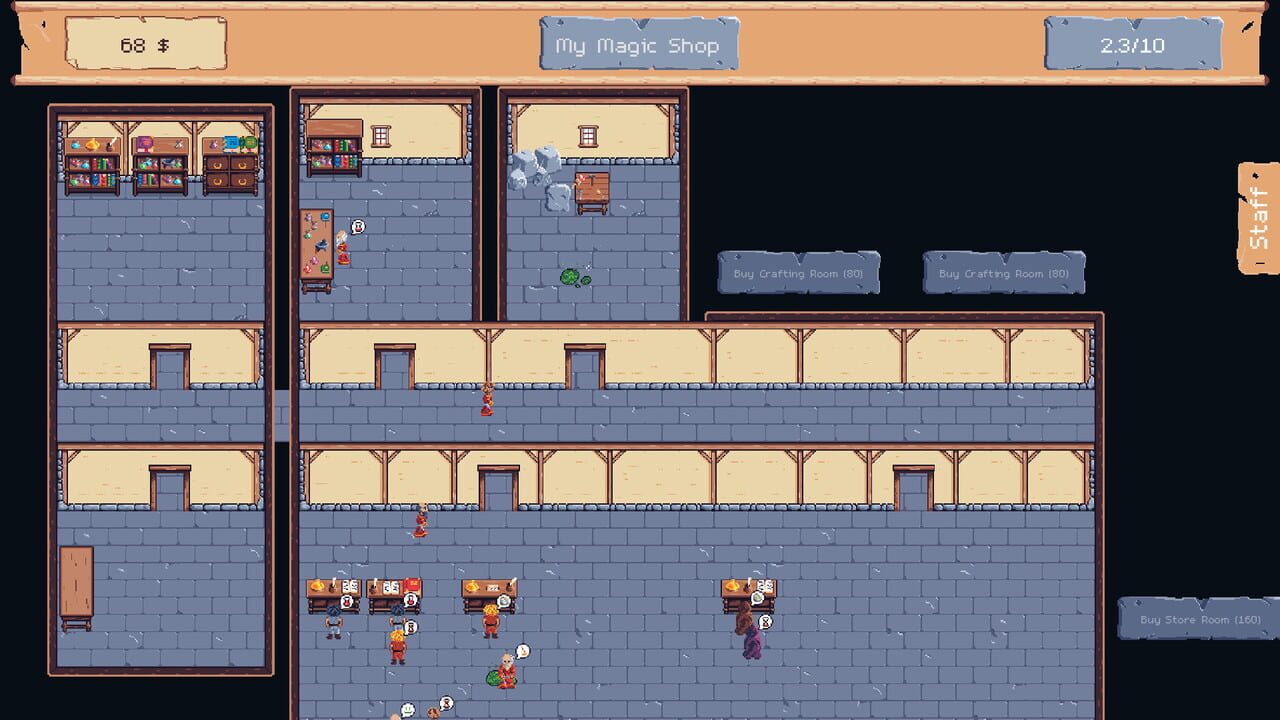Click the 2.3/10 shop rating display
Viewport: 1280px width, 720px height.
click(x=1134, y=45)
